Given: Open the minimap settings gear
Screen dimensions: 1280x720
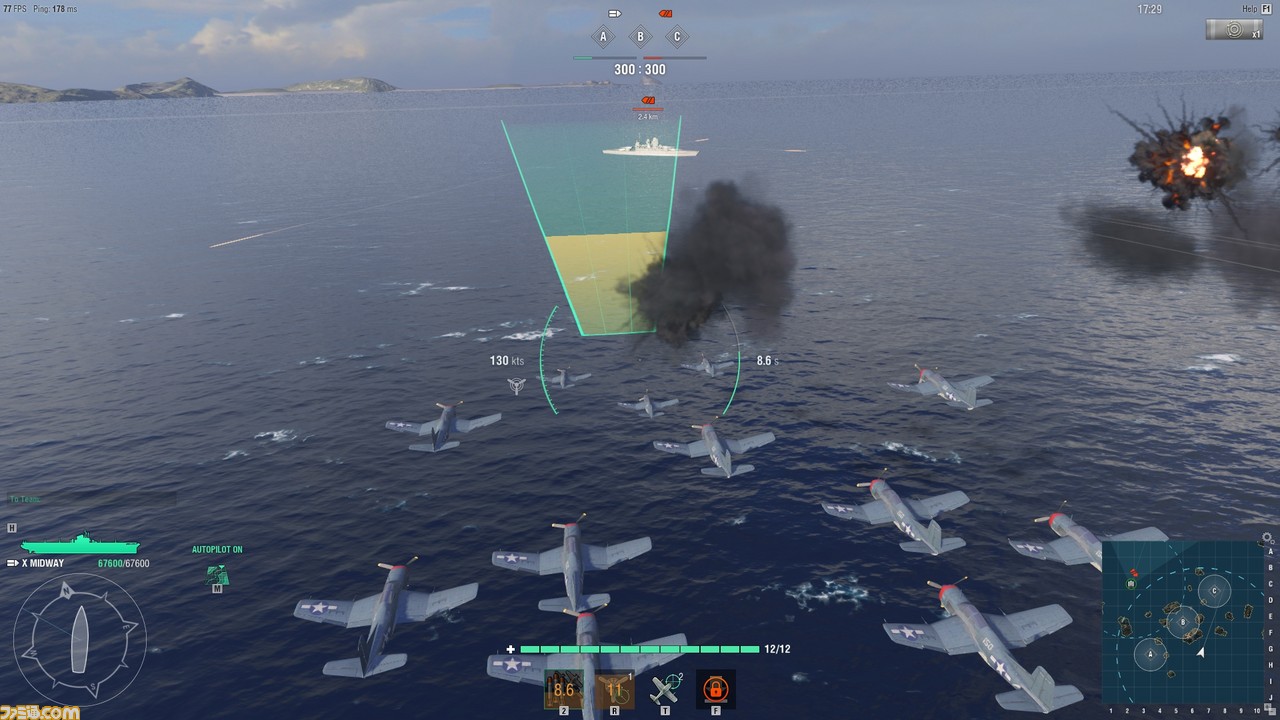Looking at the screenshot, I should point(1268,537).
